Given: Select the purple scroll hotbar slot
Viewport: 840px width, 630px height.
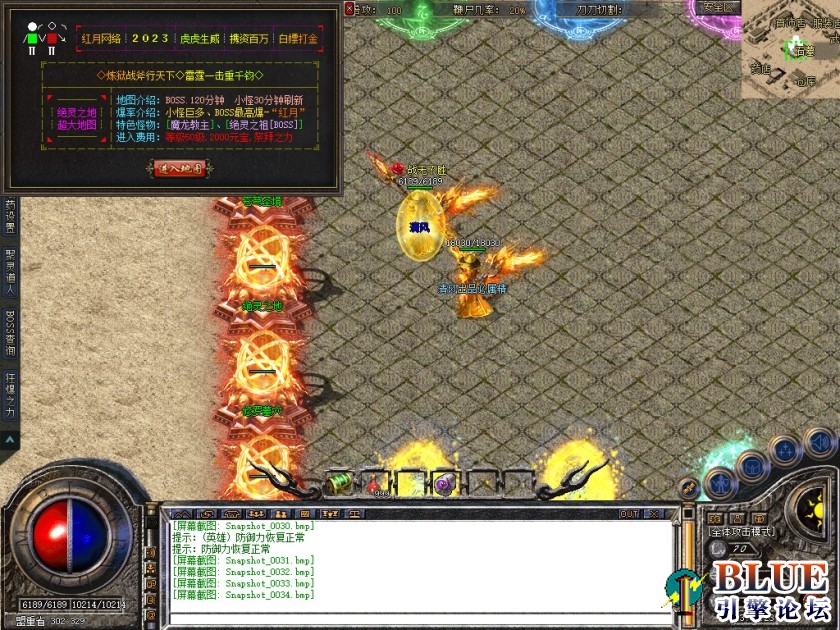Looking at the screenshot, I should [447, 483].
